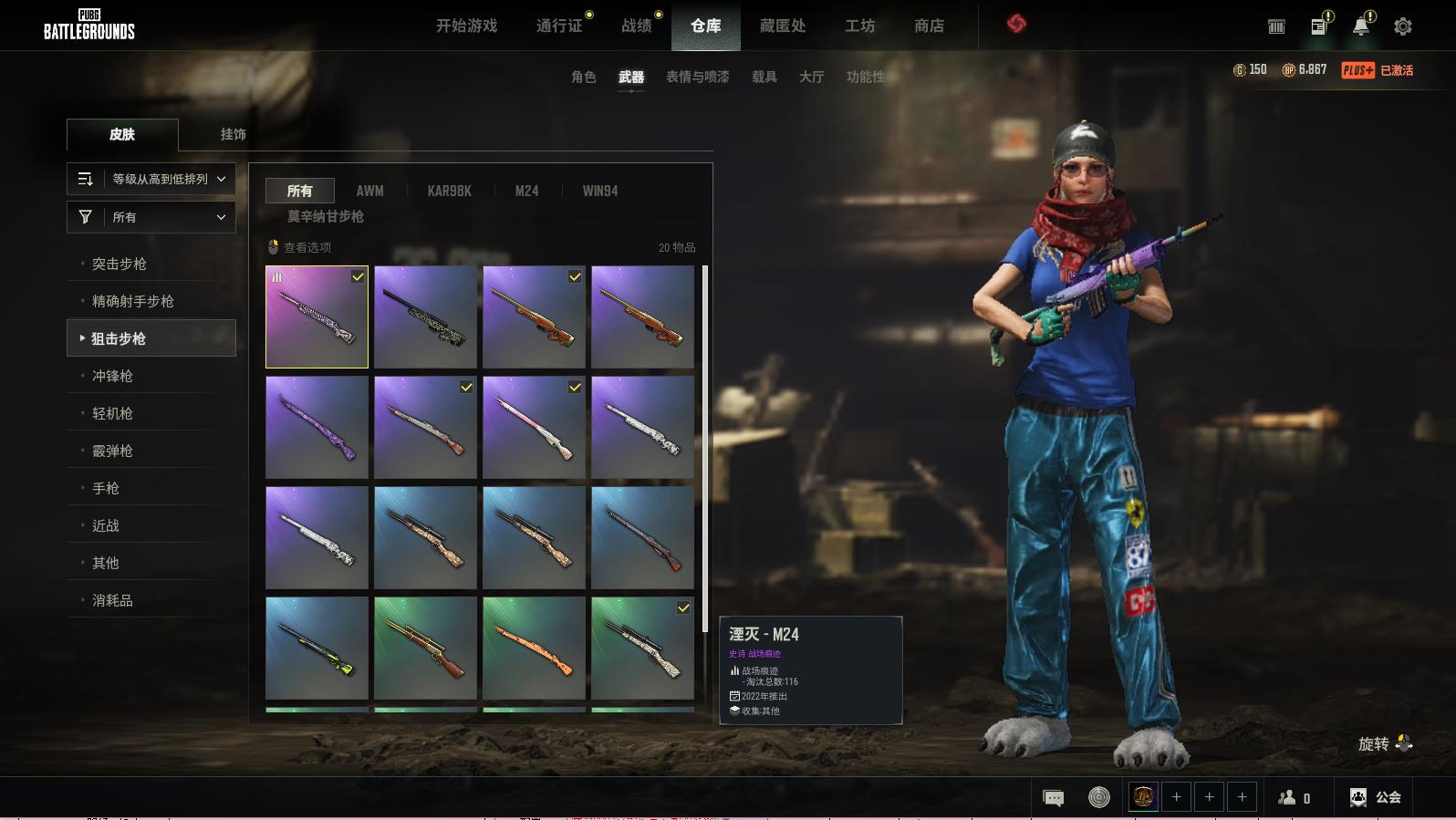Viewport: 1456px width, 820px height.
Task: Choose the WIN94 filter tab
Action: [599, 191]
